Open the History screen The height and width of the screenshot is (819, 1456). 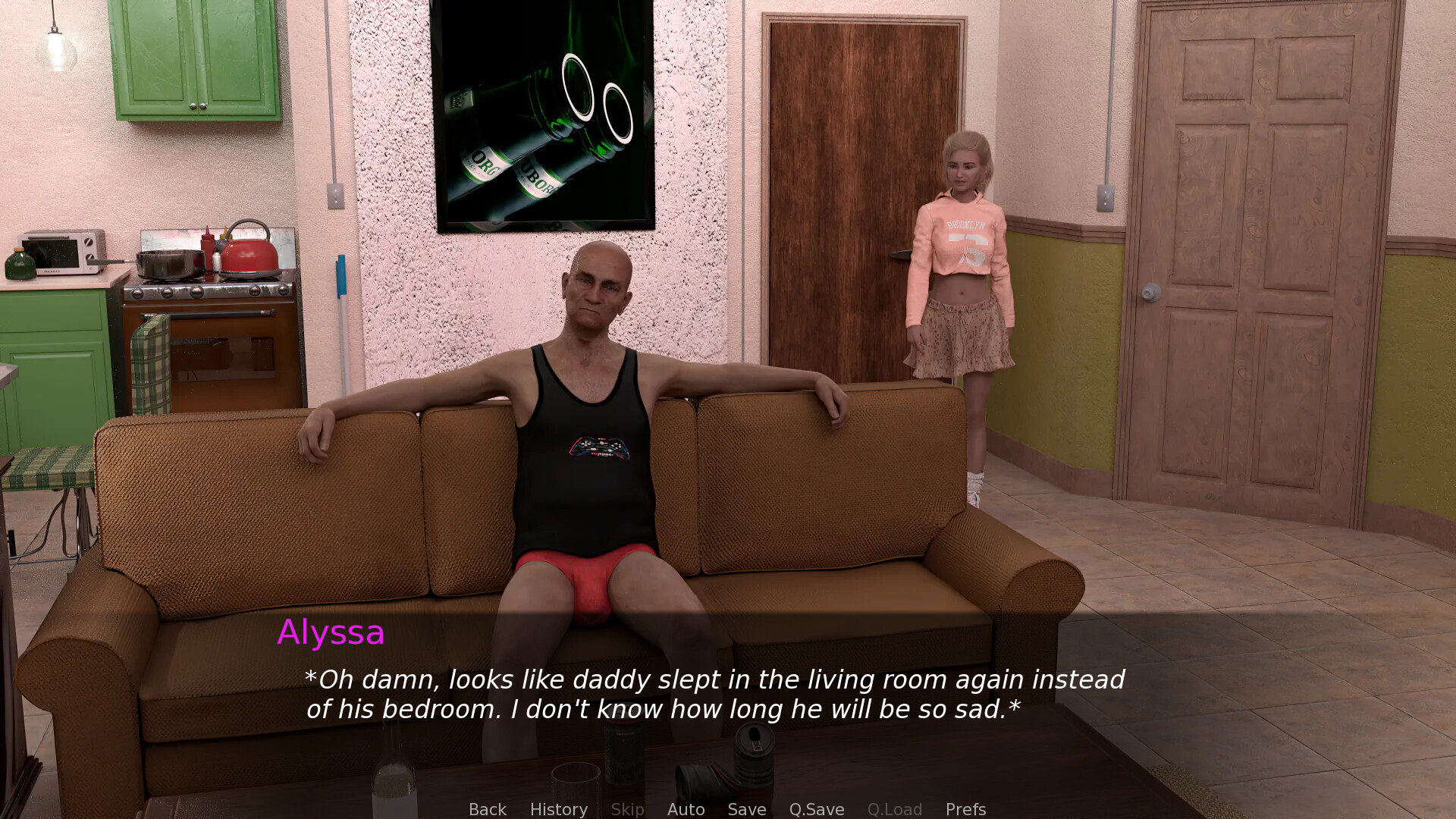click(558, 808)
